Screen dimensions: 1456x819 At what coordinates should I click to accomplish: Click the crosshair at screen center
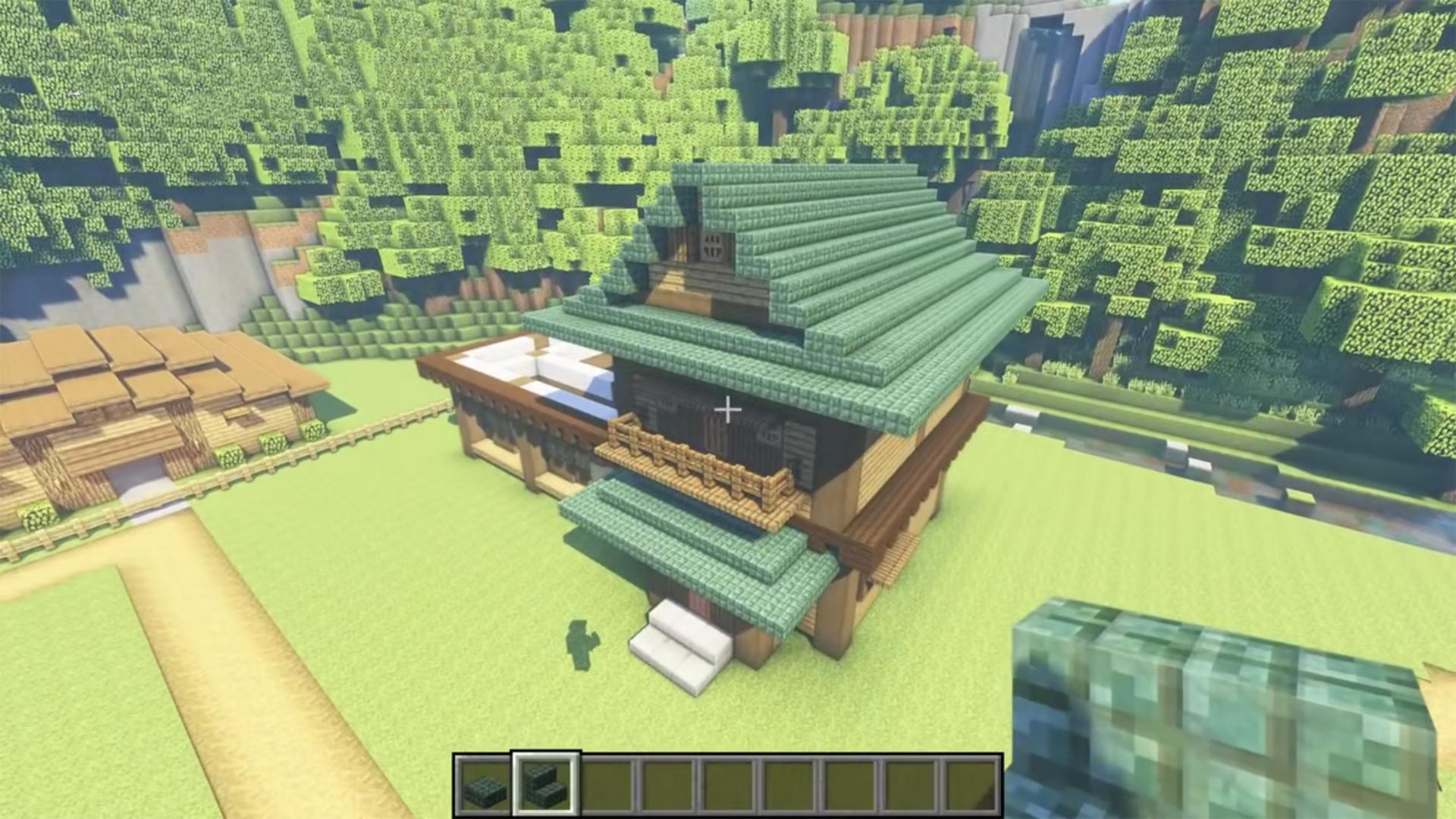730,409
